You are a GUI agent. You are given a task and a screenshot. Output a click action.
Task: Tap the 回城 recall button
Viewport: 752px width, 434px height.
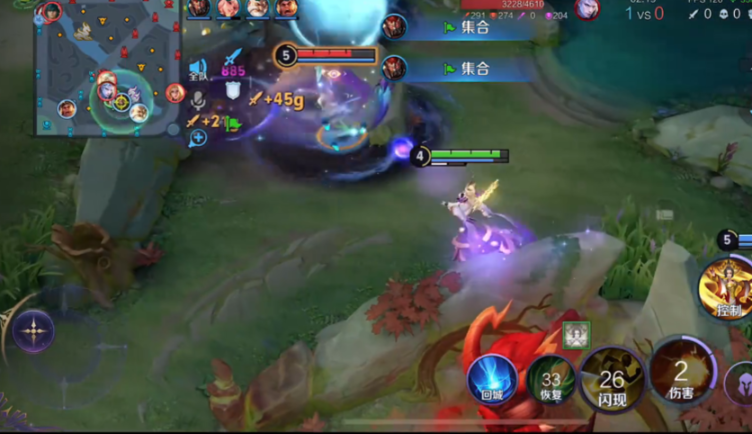492,380
